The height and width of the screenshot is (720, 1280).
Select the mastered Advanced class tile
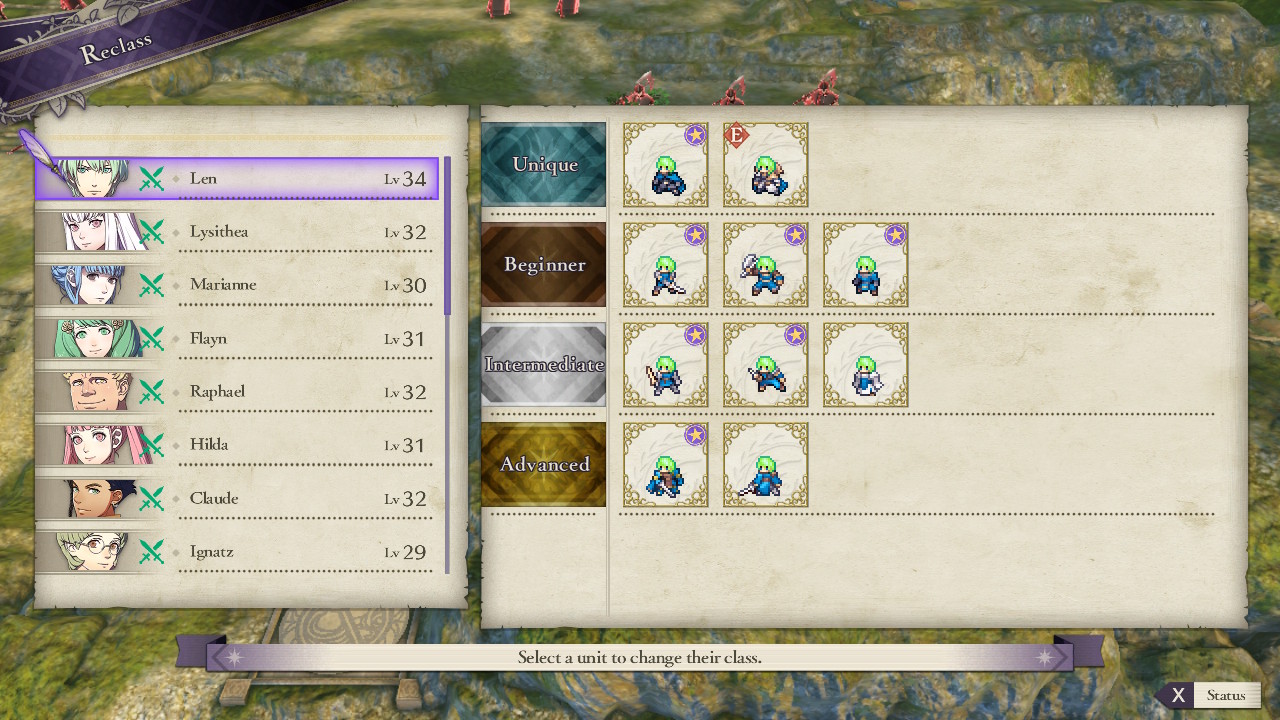pos(666,465)
